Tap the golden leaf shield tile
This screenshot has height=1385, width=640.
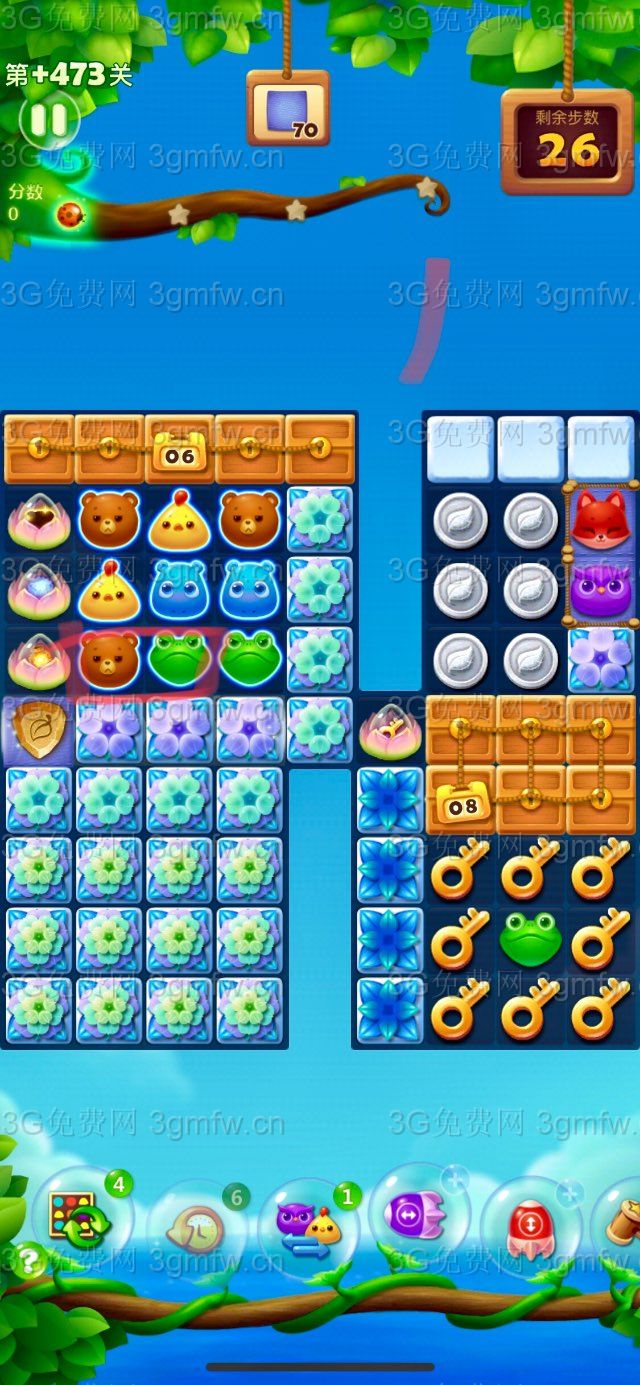(x=39, y=727)
